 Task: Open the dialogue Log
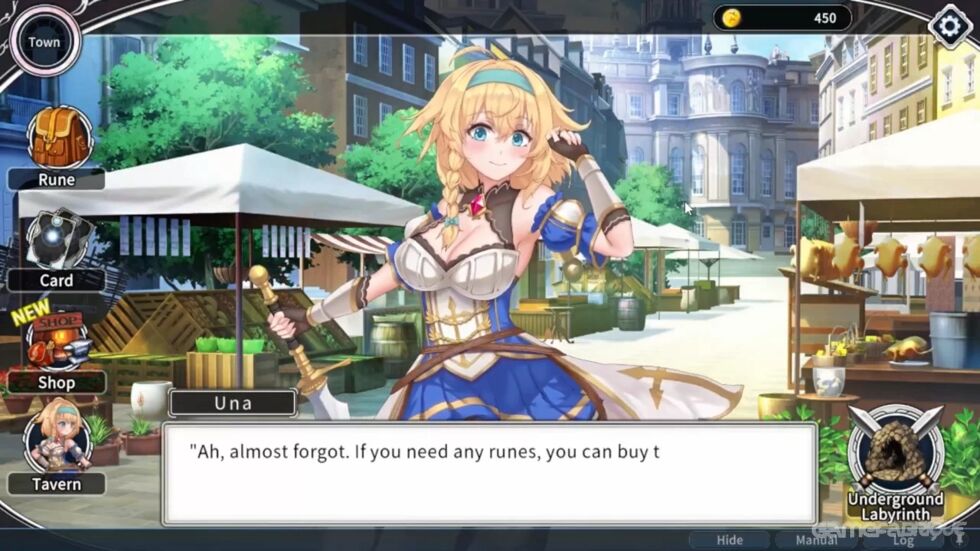[x=903, y=540]
